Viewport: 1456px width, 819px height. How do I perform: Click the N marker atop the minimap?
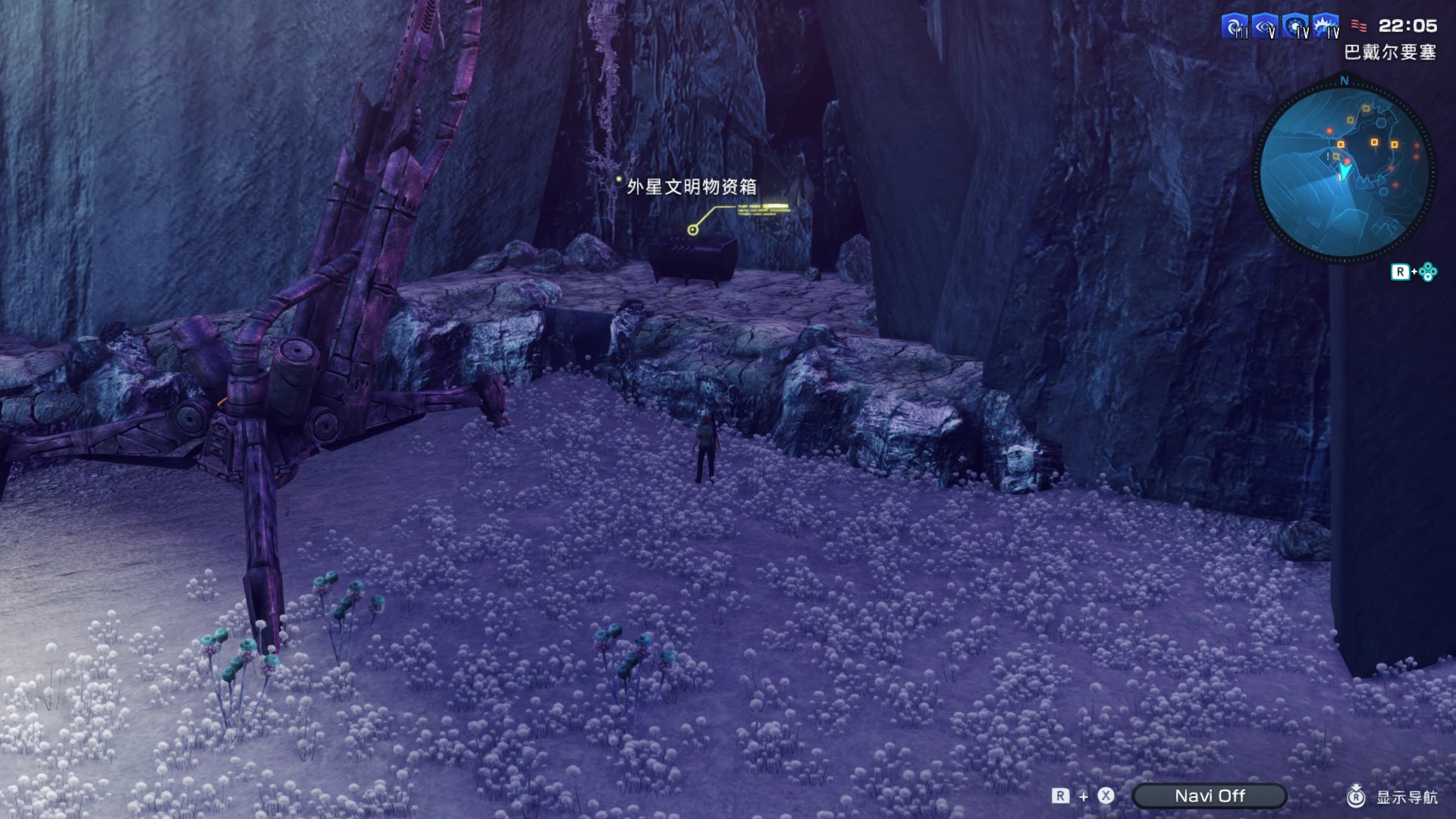coord(1345,82)
